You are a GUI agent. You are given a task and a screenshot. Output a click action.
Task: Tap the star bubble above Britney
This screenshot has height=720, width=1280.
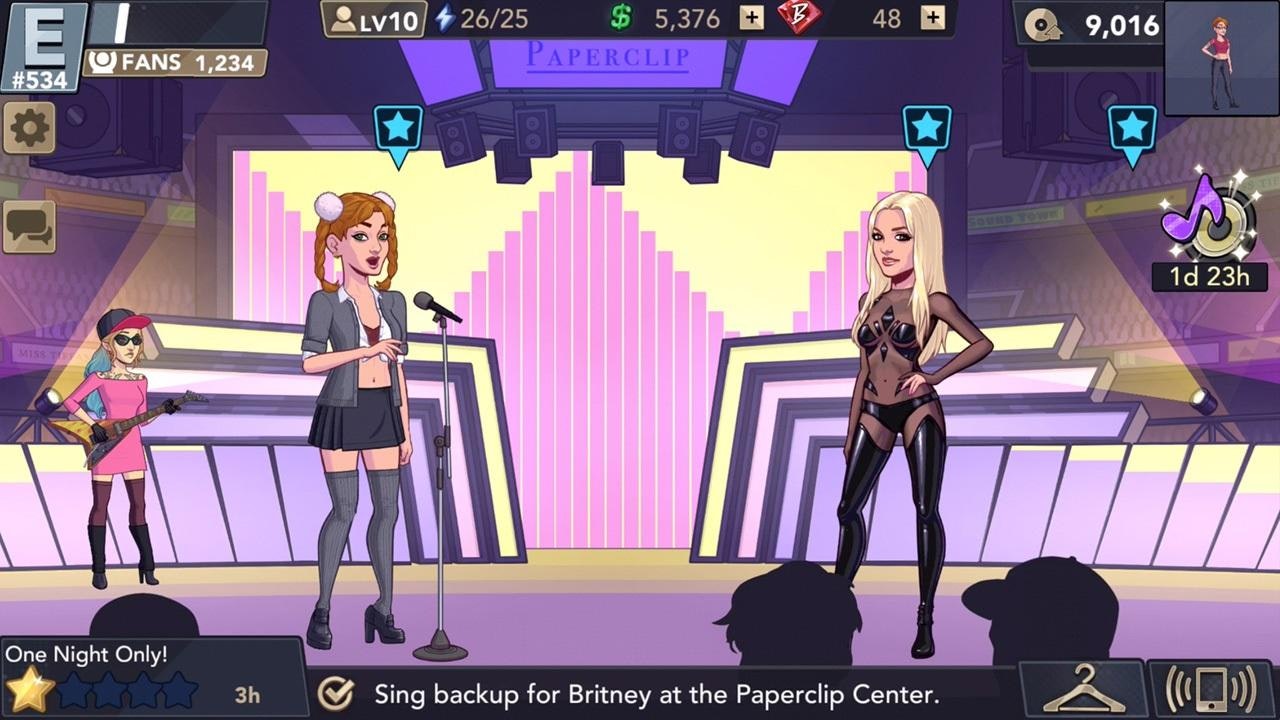click(928, 128)
